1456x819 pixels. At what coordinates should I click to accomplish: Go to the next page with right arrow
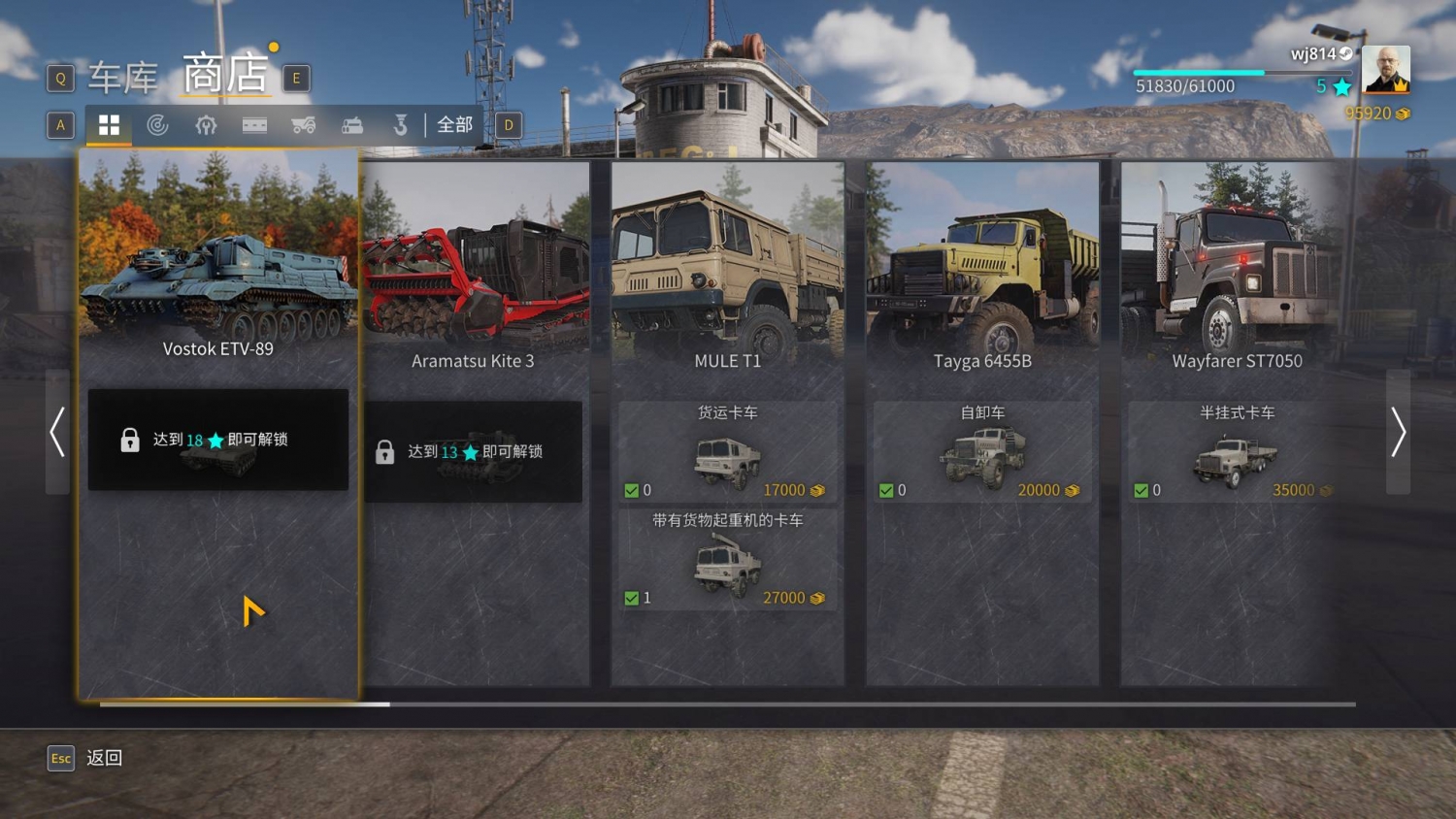pyautogui.click(x=1398, y=432)
